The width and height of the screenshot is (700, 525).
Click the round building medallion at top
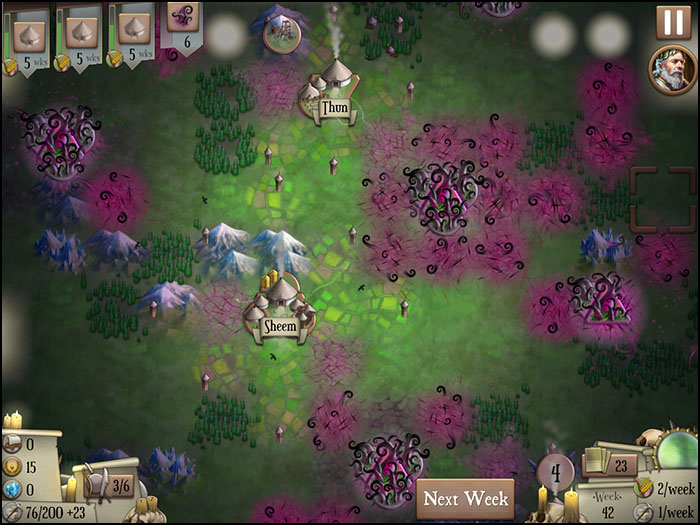pyautogui.click(x=282, y=33)
